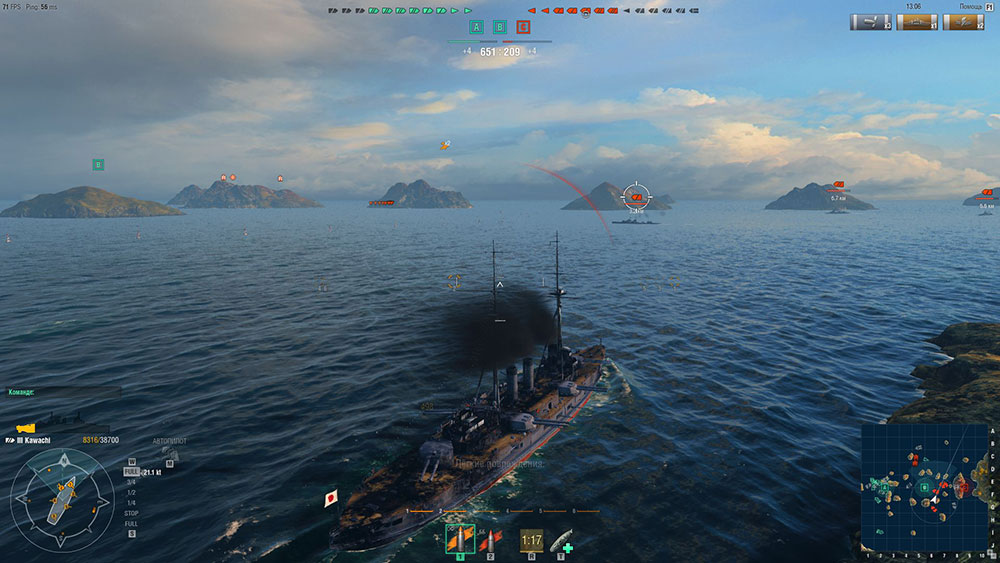Open the tactical minimap
1000x563 pixels.
click(x=924, y=487)
